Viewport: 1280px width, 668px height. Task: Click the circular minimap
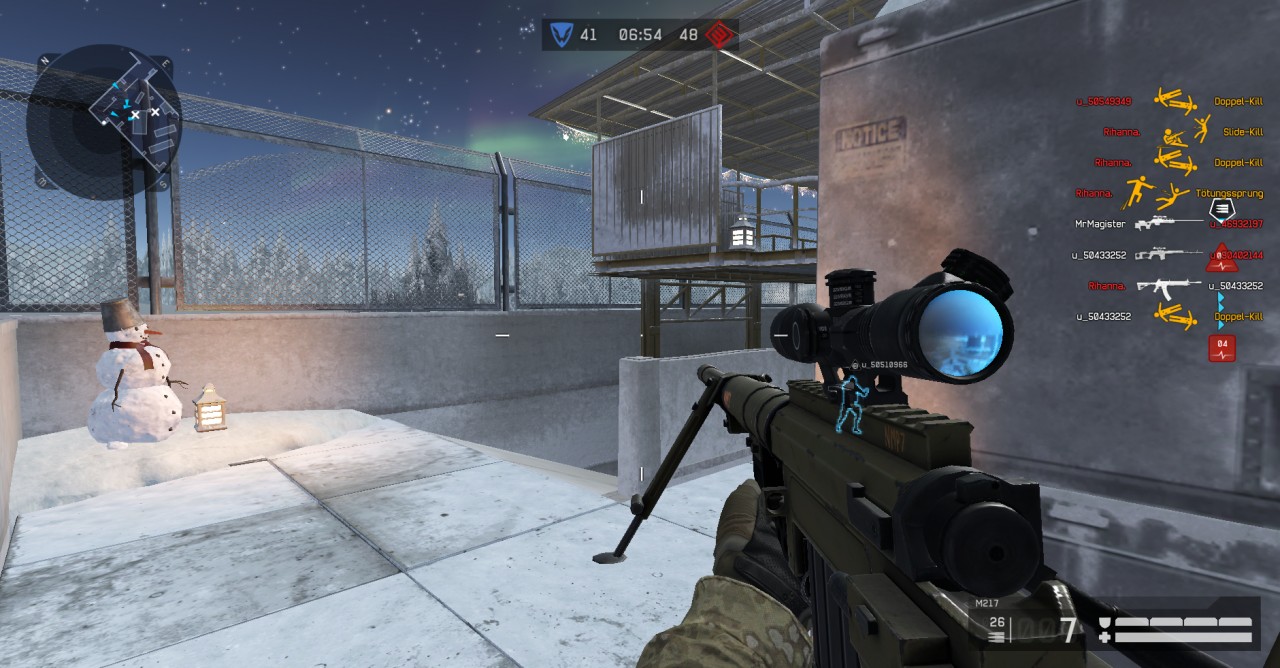[x=103, y=118]
